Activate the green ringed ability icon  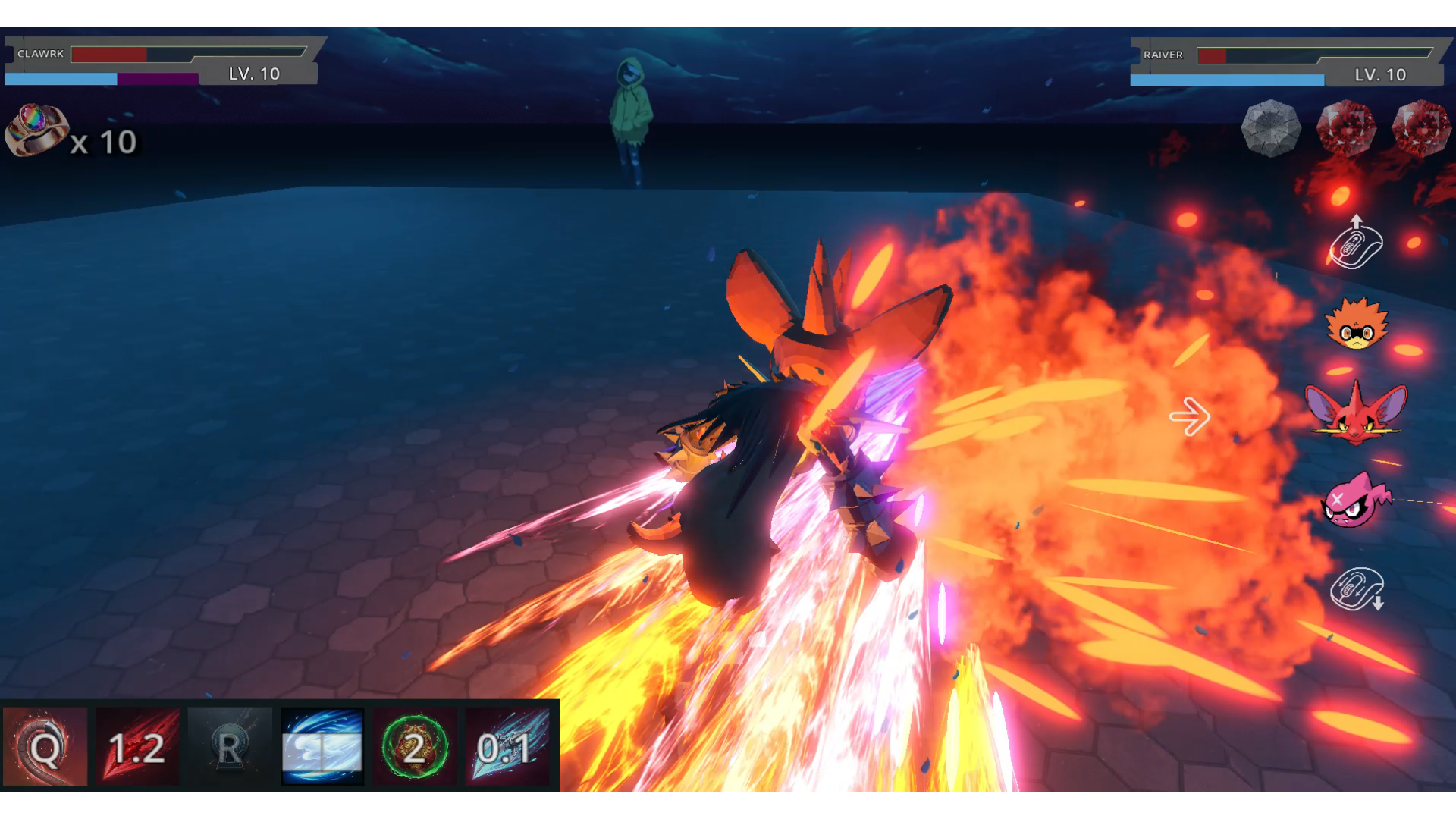(x=415, y=747)
